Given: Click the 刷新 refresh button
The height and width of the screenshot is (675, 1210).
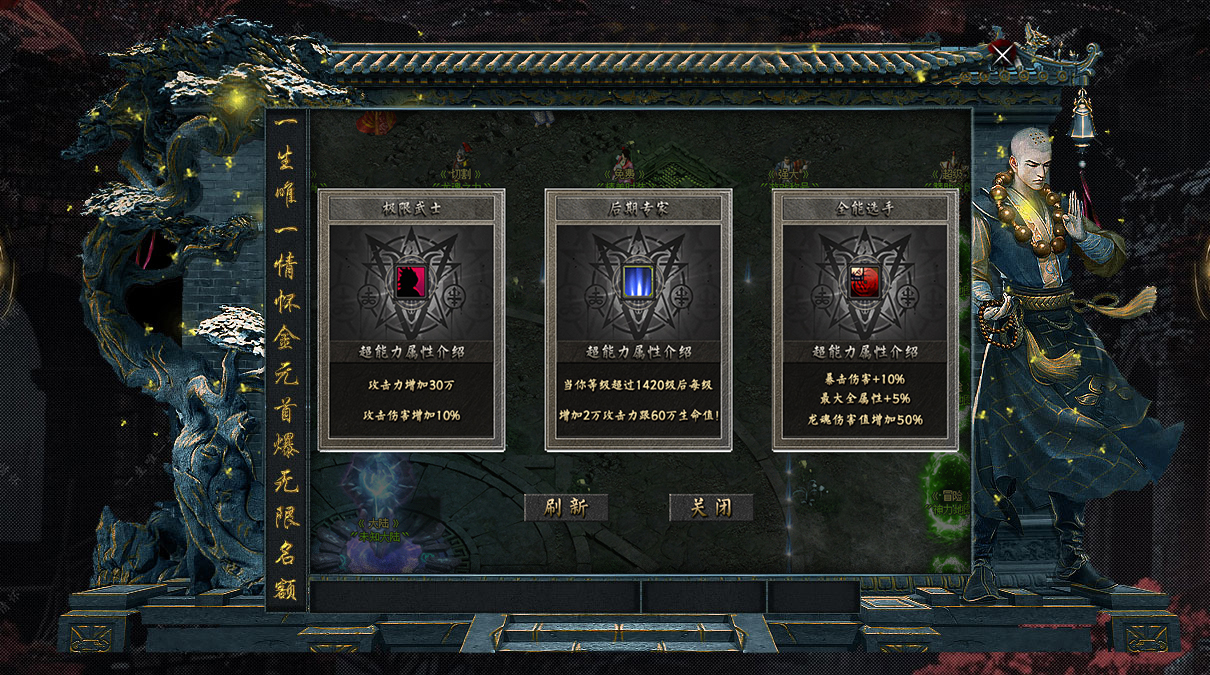Looking at the screenshot, I should (x=566, y=507).
